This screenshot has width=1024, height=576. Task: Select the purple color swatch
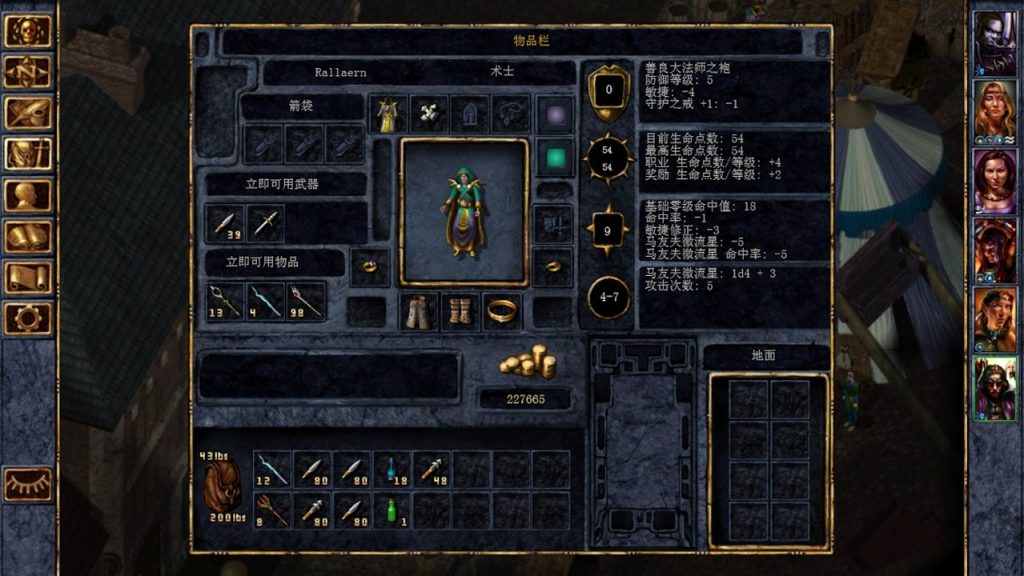[x=555, y=114]
